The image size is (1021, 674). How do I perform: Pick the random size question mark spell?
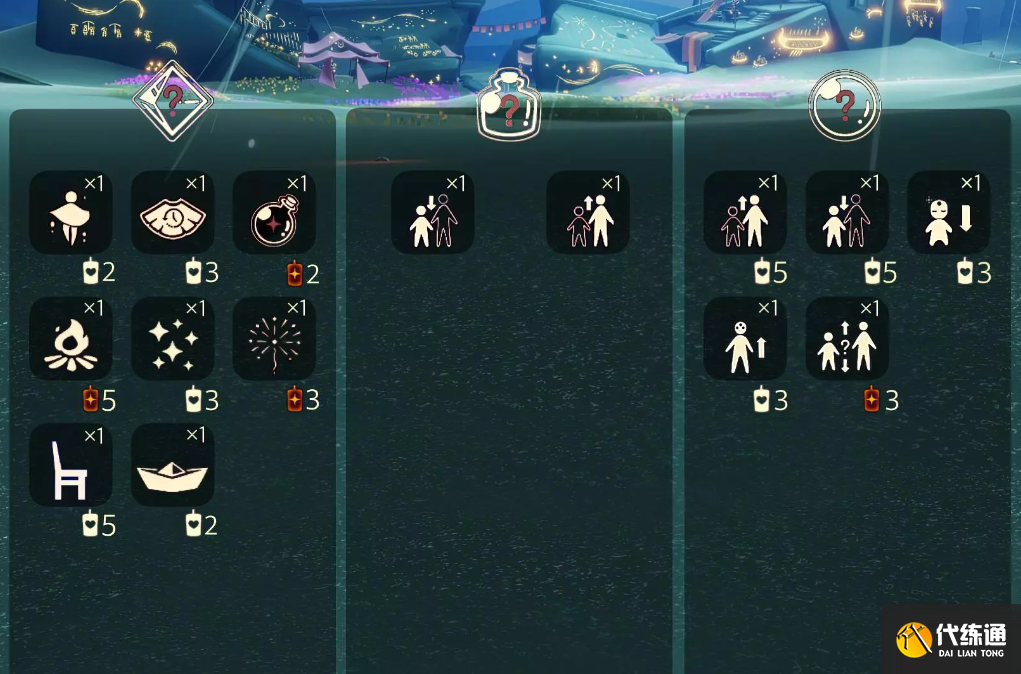coord(847,338)
